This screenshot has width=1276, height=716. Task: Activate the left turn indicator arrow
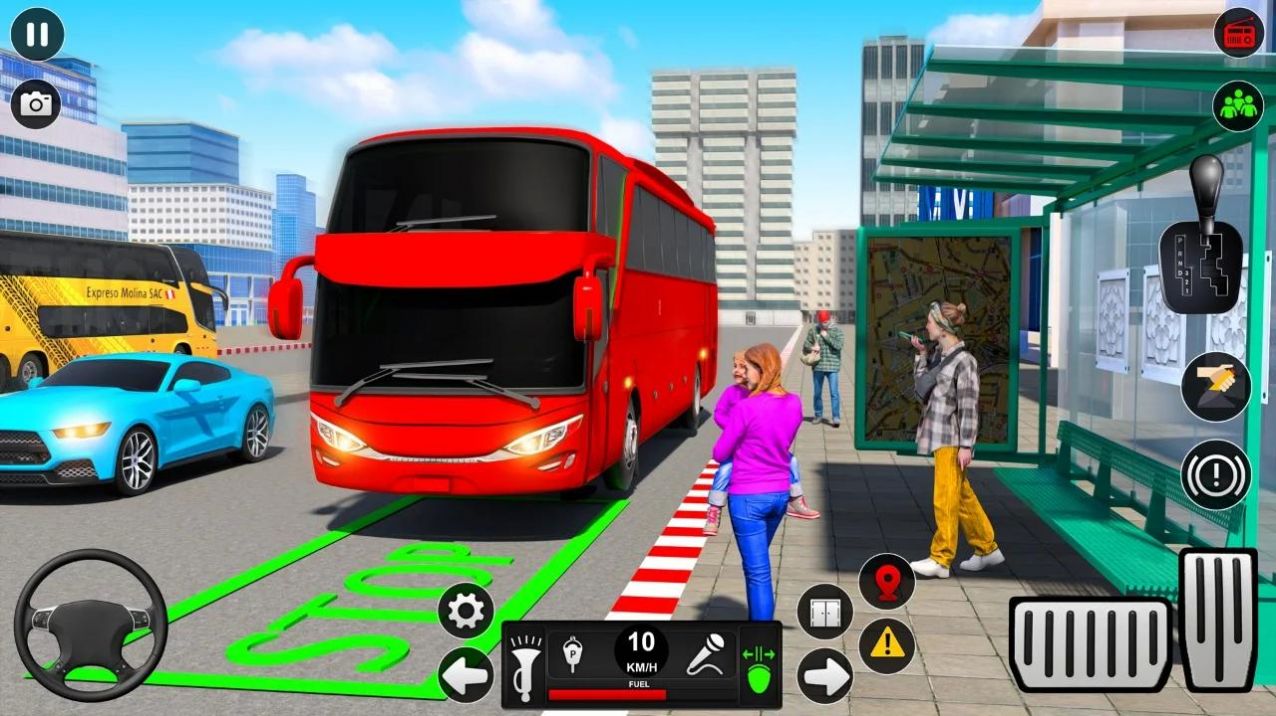click(466, 675)
